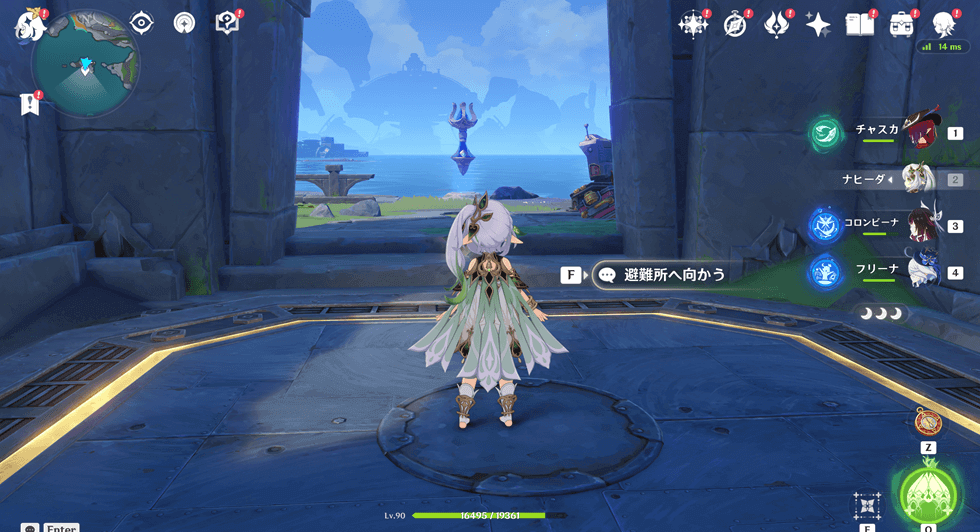Open the map via the minimap
The width and height of the screenshot is (980, 532).
click(85, 66)
